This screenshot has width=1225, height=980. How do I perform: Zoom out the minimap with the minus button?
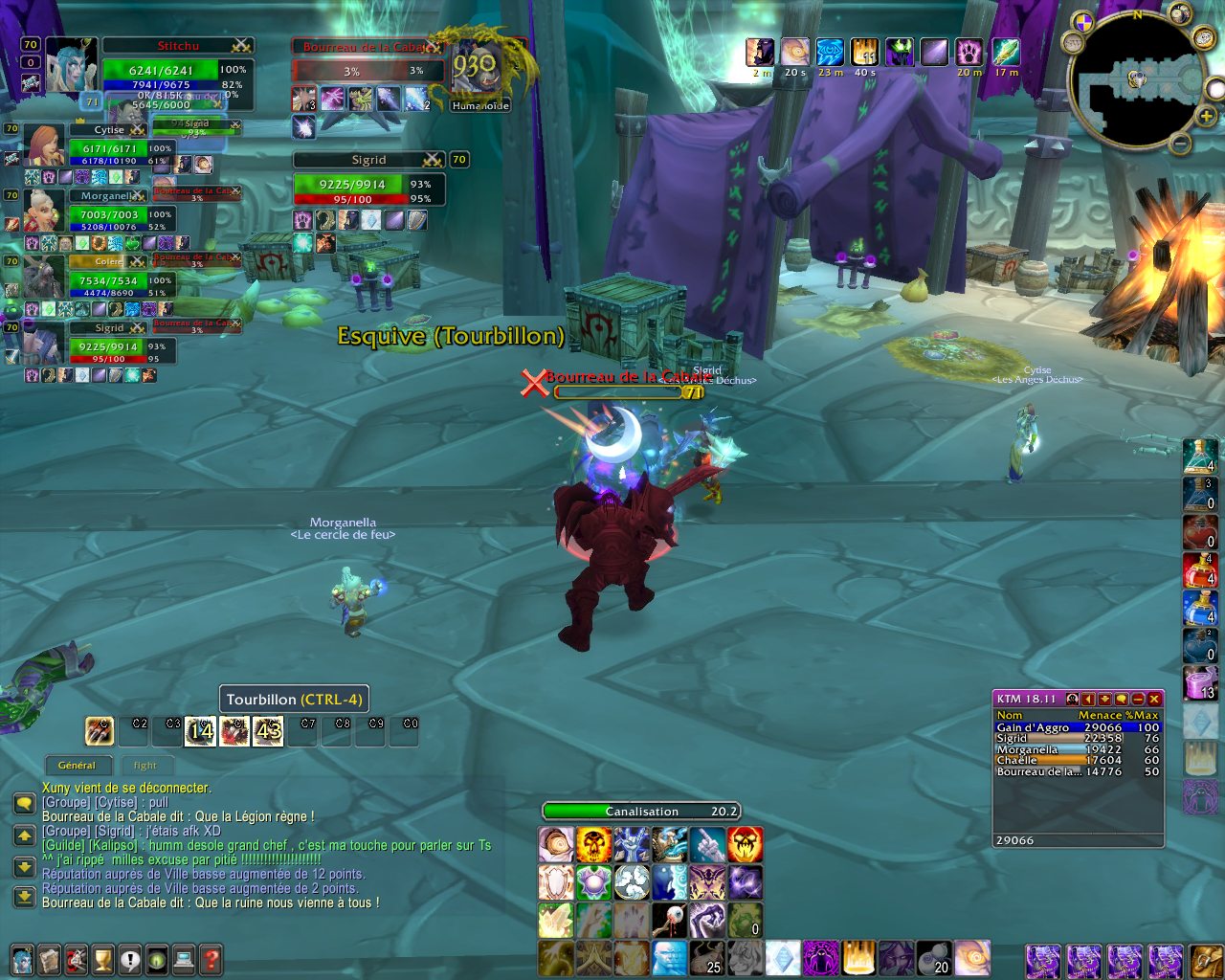pyautogui.click(x=1181, y=145)
